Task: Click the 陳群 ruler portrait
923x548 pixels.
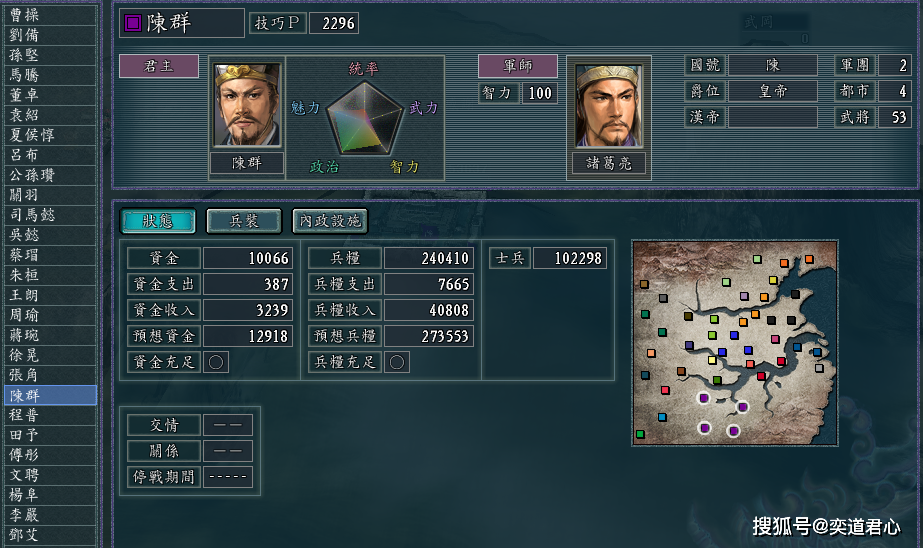Action: coord(247,105)
